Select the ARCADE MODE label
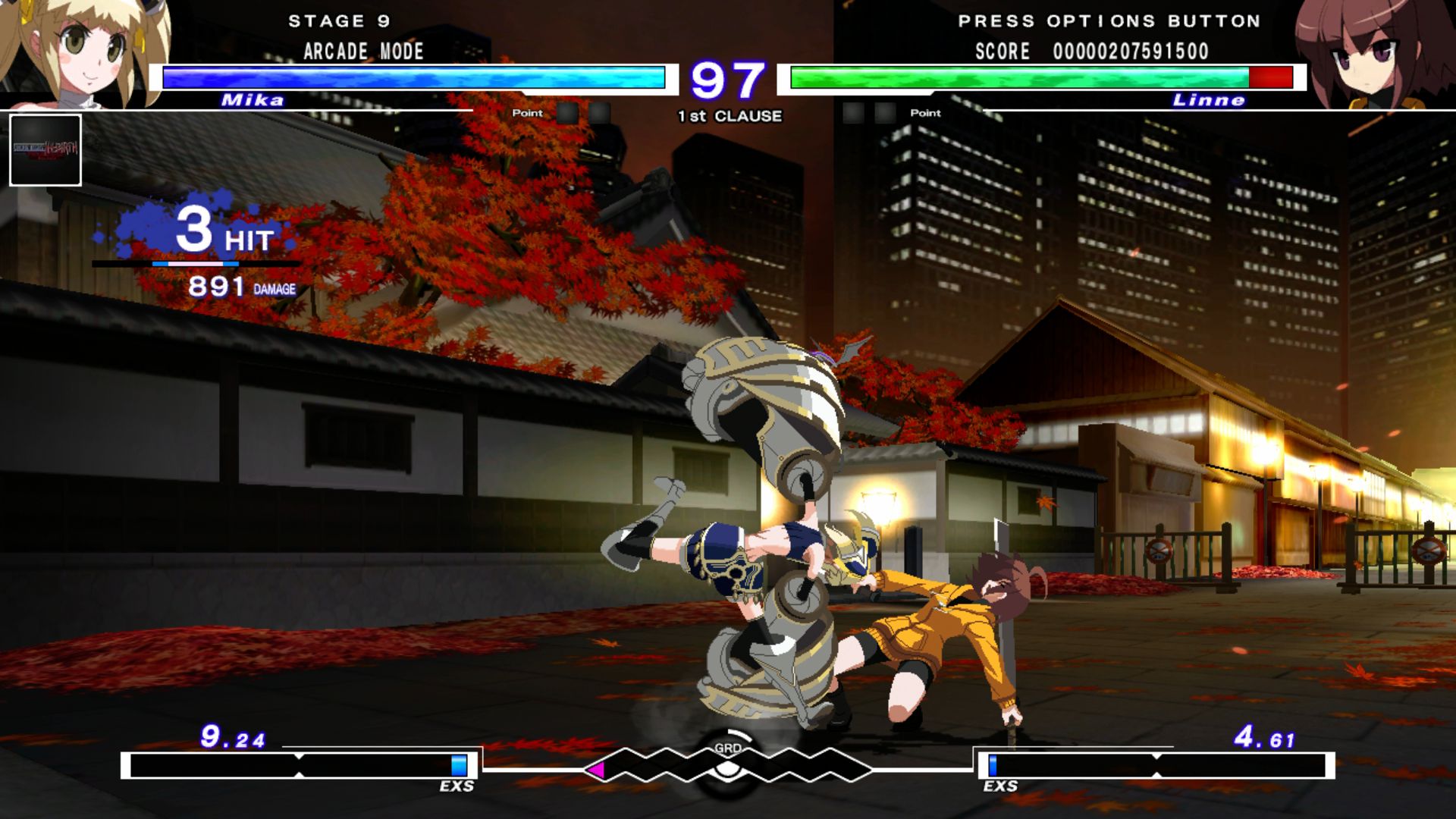The height and width of the screenshot is (819, 1456). (362, 52)
